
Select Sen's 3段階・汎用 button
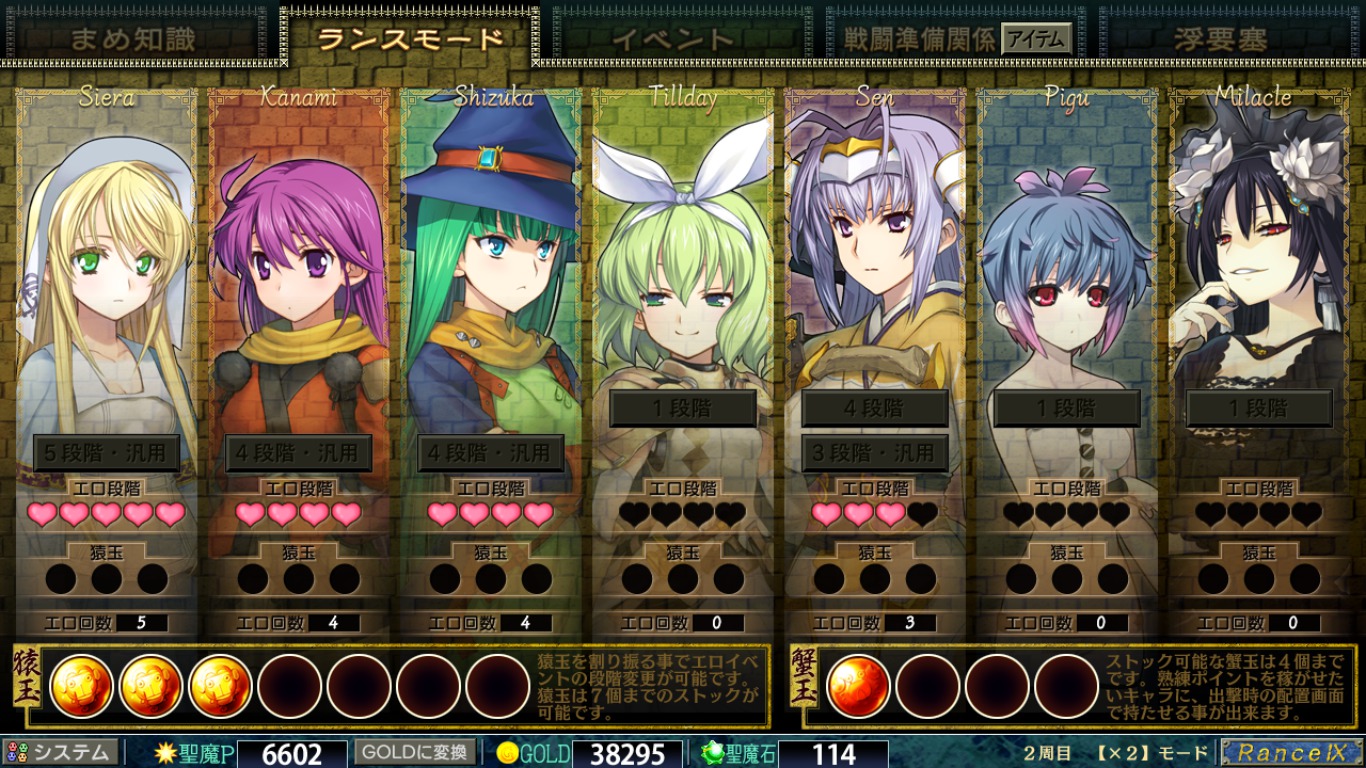tap(875, 453)
